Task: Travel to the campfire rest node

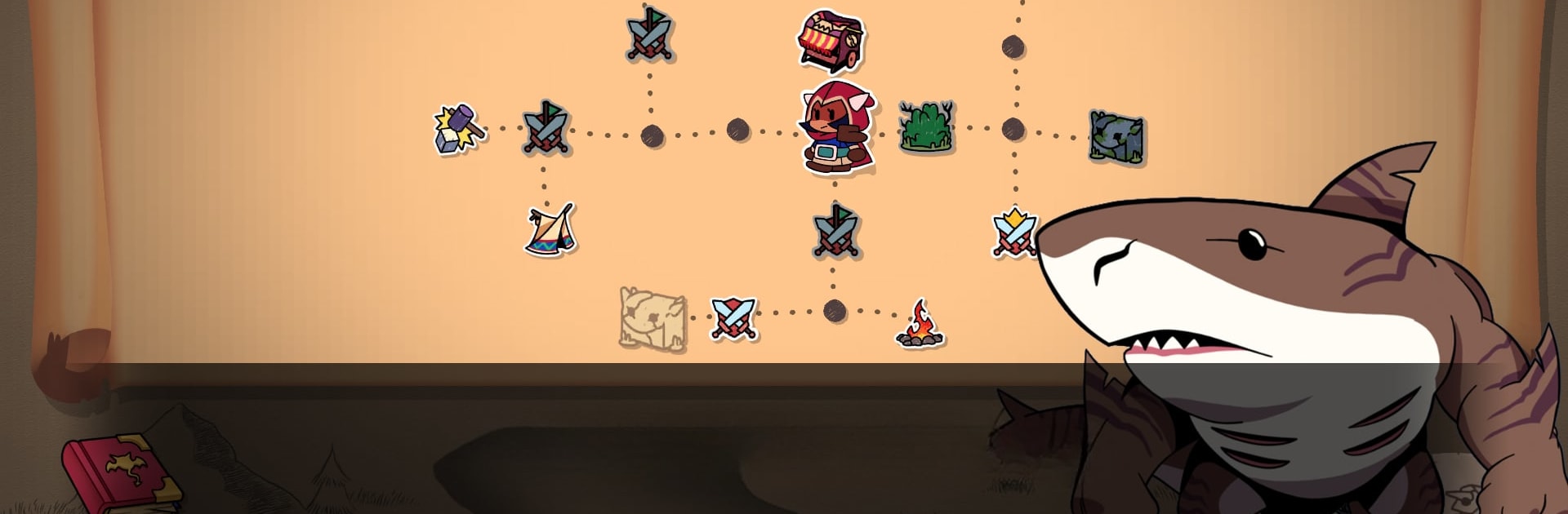Action: (x=920, y=324)
